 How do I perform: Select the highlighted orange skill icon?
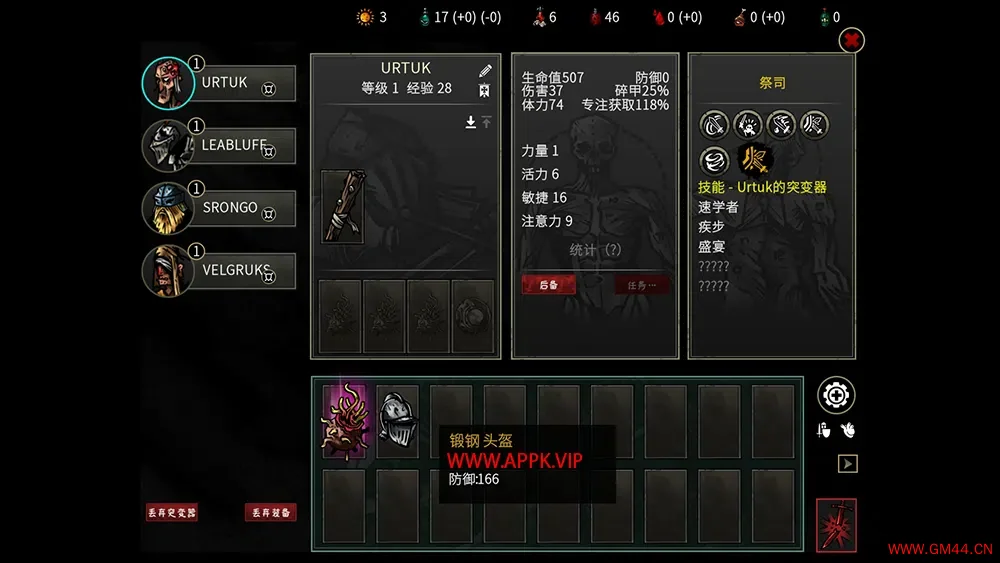point(750,159)
